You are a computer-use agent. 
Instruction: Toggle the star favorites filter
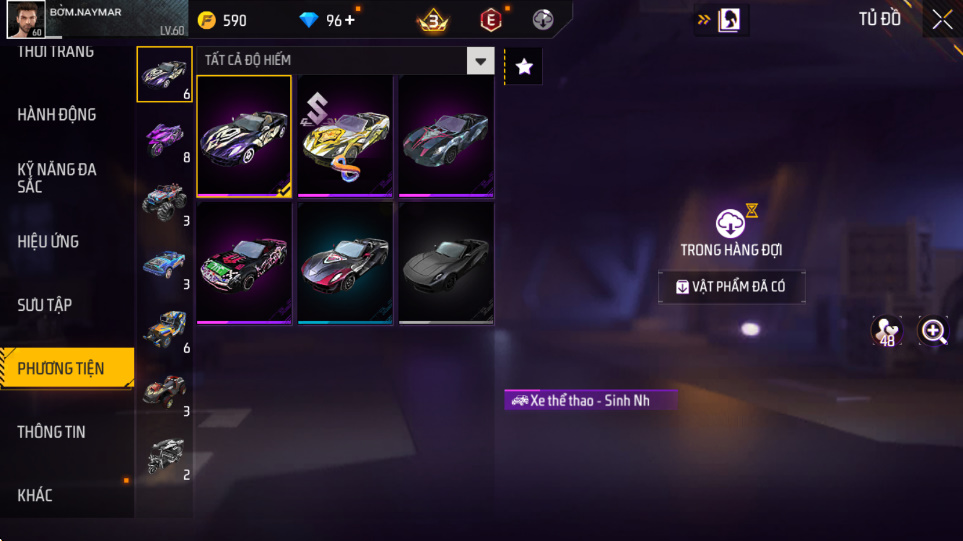tap(524, 67)
